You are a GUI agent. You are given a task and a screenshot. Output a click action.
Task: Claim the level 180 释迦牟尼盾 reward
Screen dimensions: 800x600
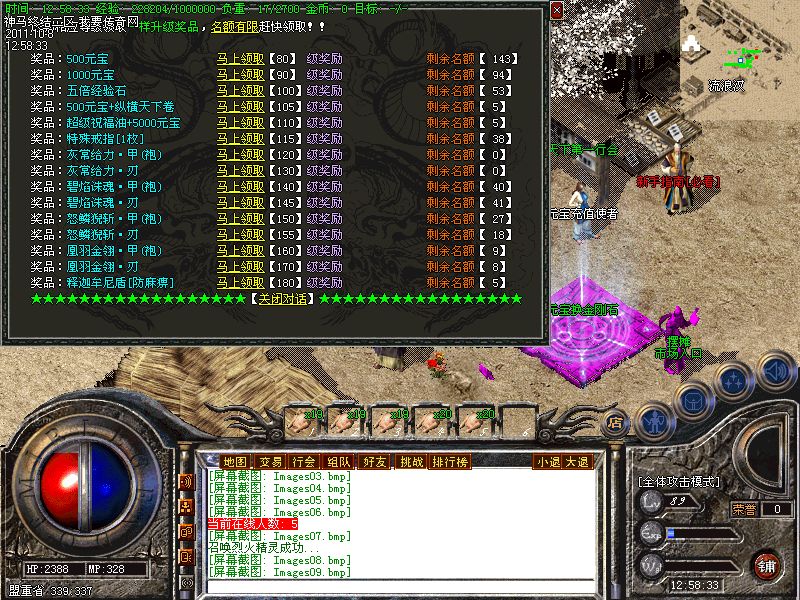tap(241, 282)
